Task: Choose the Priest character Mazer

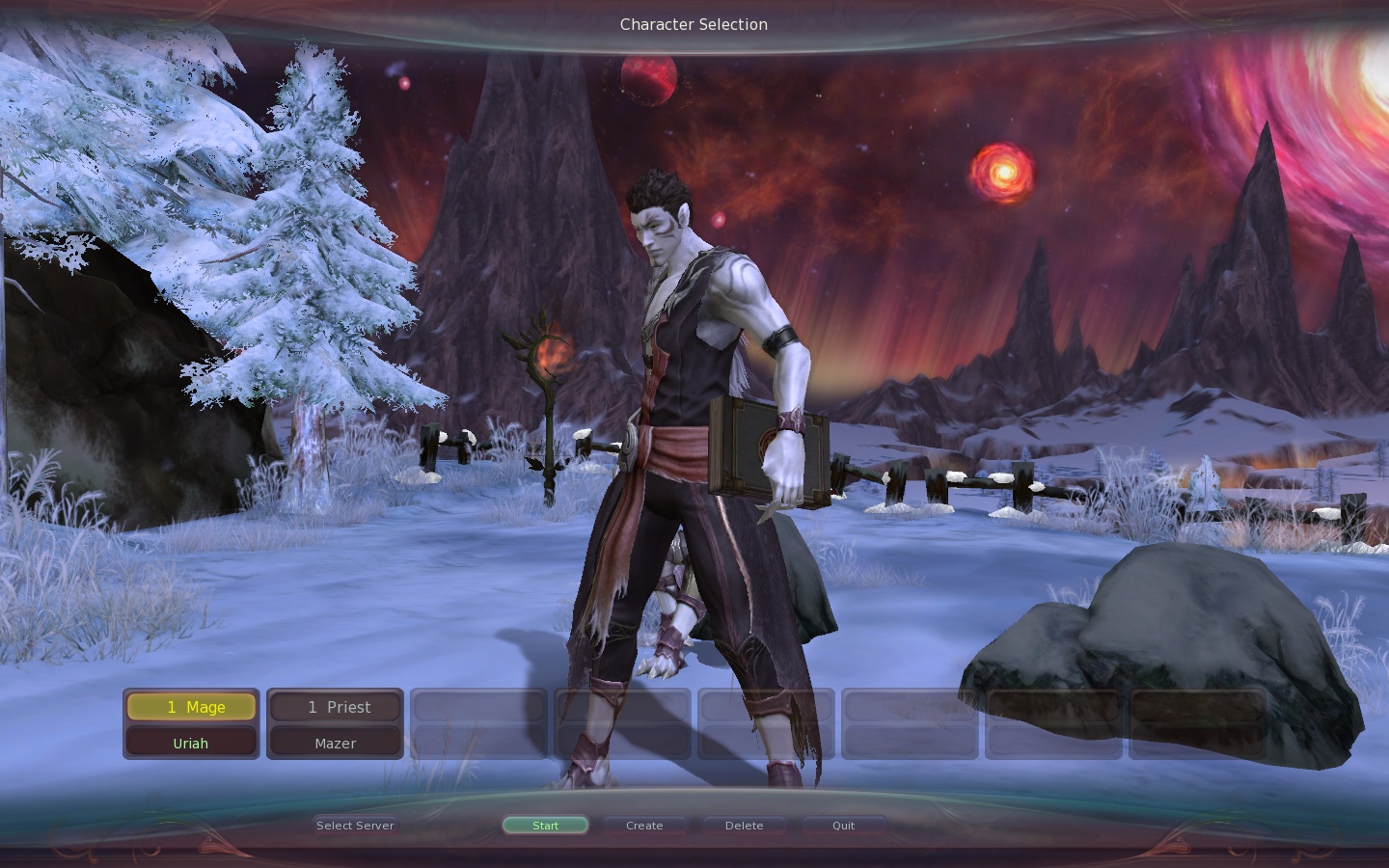Action: [335, 724]
